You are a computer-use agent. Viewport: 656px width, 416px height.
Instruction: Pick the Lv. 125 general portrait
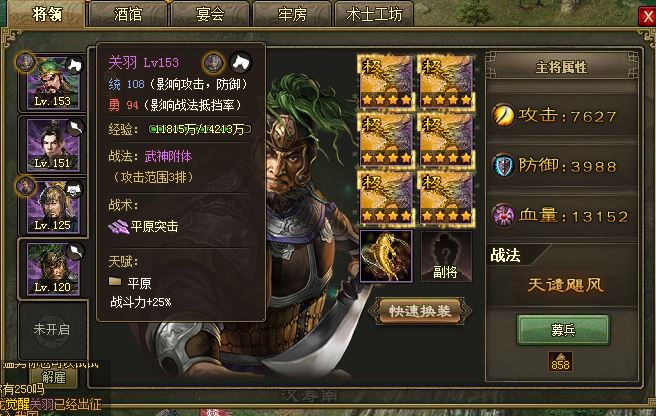click(48, 207)
